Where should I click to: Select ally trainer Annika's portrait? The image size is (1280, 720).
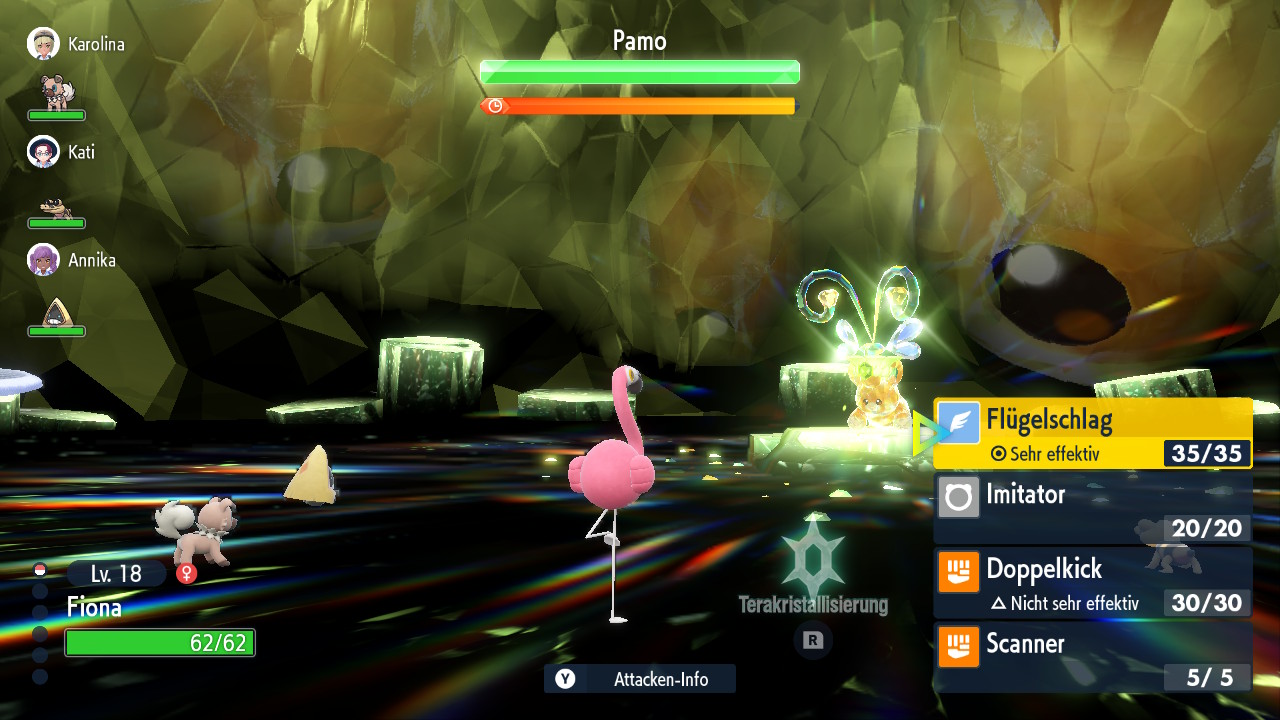[43, 260]
